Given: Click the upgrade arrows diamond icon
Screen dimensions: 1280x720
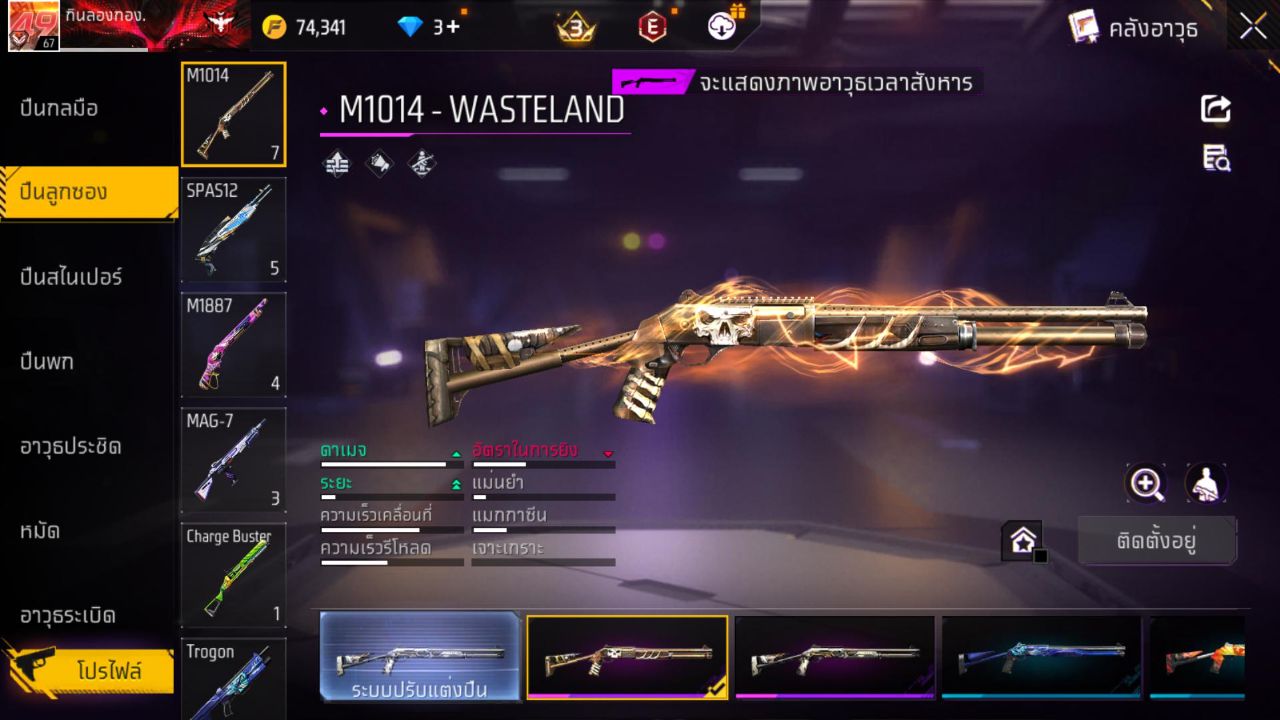Looking at the screenshot, I should [x=336, y=162].
